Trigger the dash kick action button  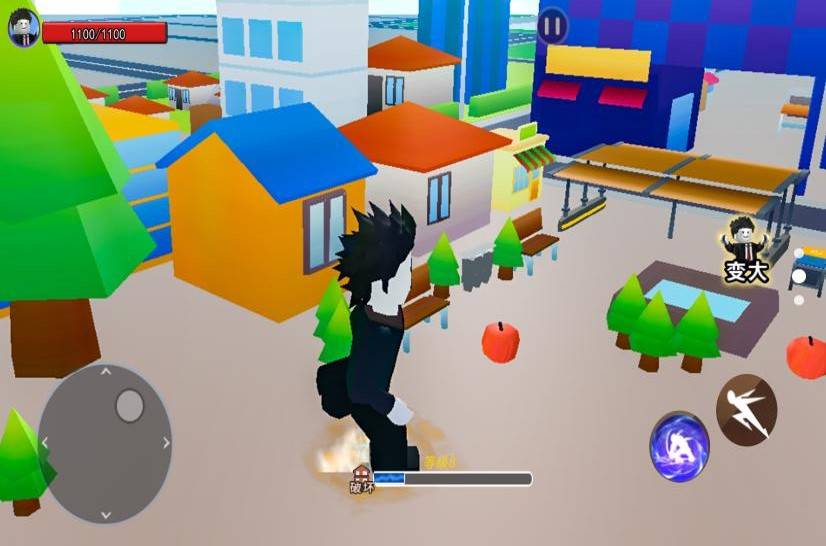pyautogui.click(x=746, y=409)
